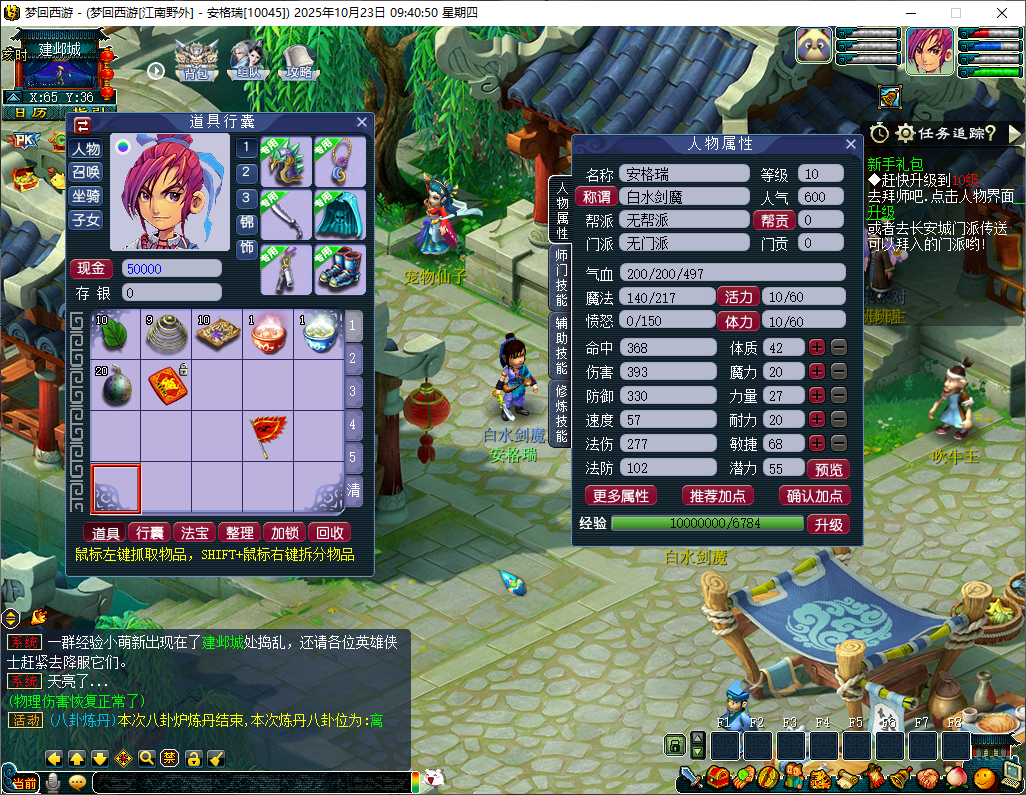Image resolution: width=1026 pixels, height=795 pixels.
Task: Select the 召唤 summon tab
Action: [86, 172]
